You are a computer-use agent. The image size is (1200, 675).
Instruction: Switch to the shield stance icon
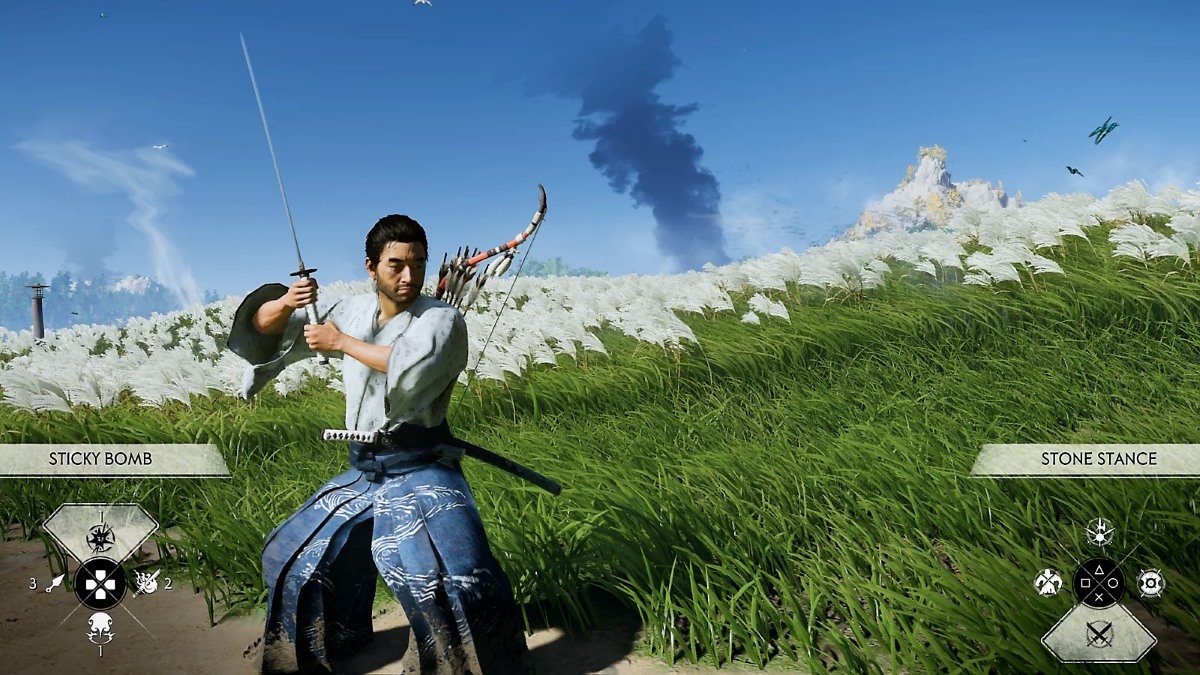pos(1150,583)
